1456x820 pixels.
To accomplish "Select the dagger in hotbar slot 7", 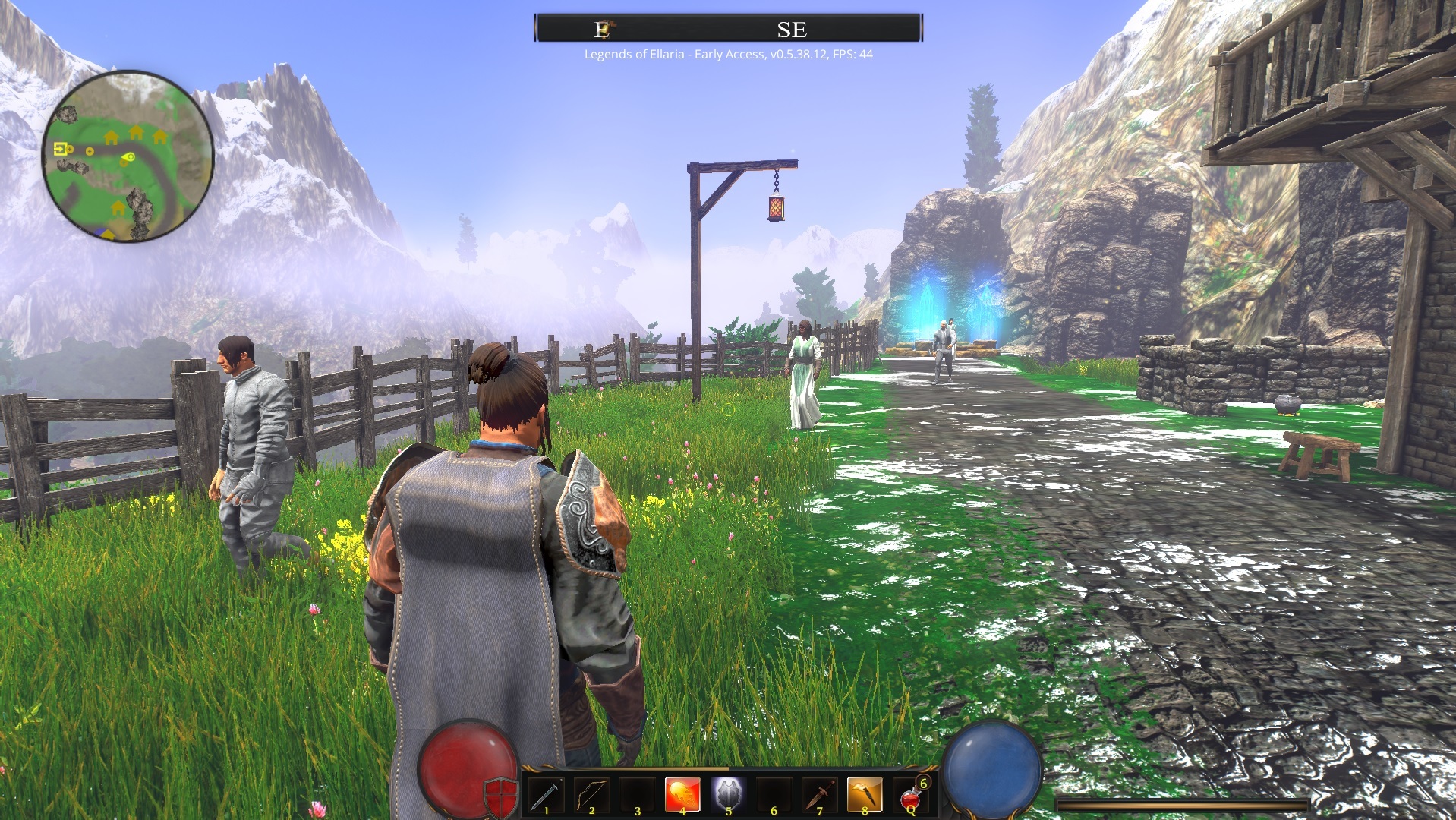I will (819, 794).
